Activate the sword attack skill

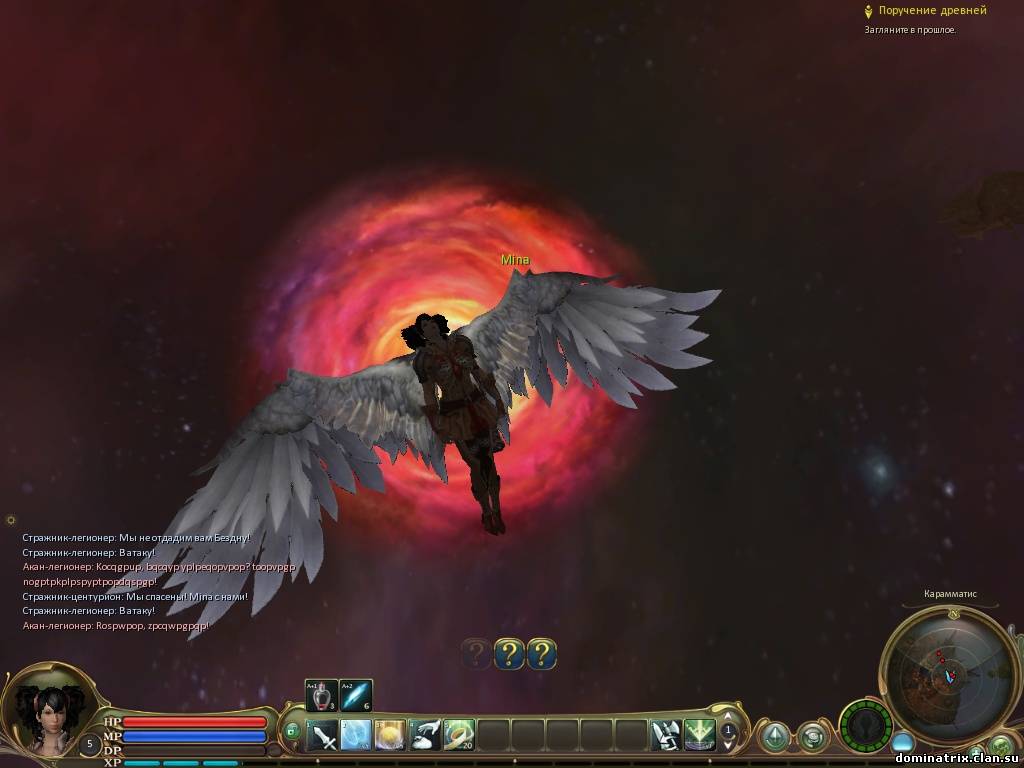(323, 736)
